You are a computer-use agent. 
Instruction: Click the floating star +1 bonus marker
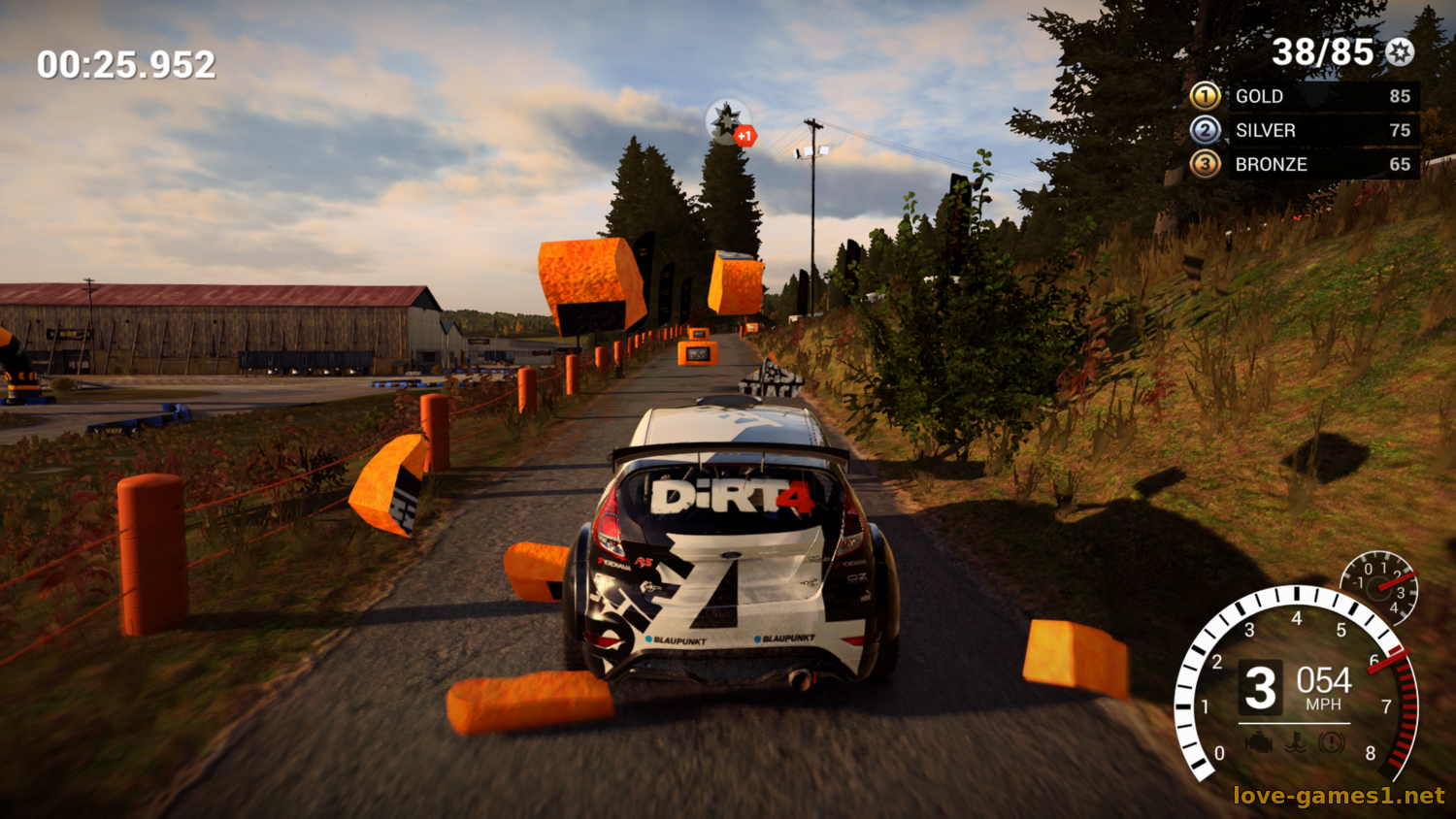[x=728, y=122]
